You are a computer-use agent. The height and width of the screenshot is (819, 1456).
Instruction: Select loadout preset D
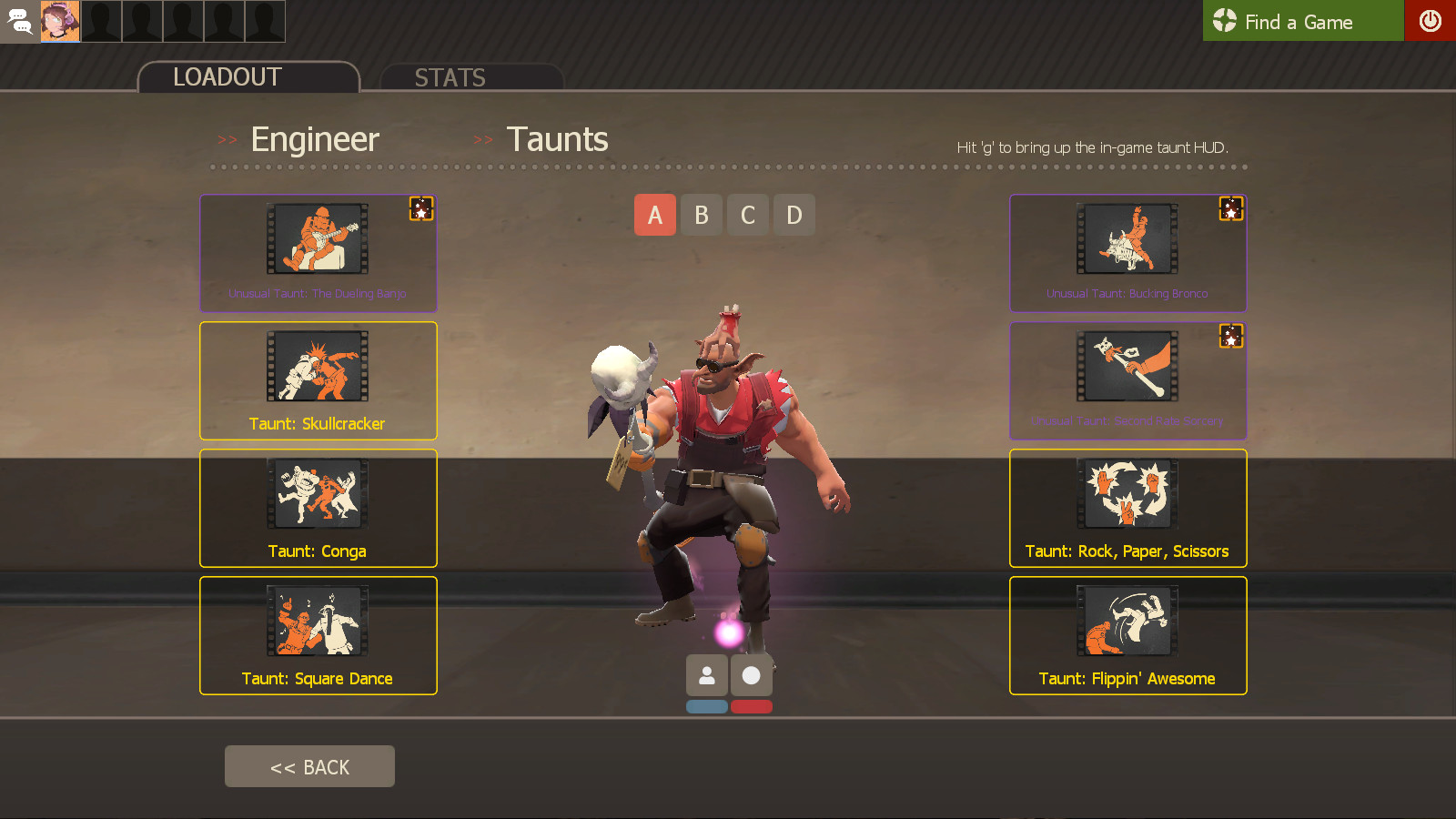(x=794, y=215)
